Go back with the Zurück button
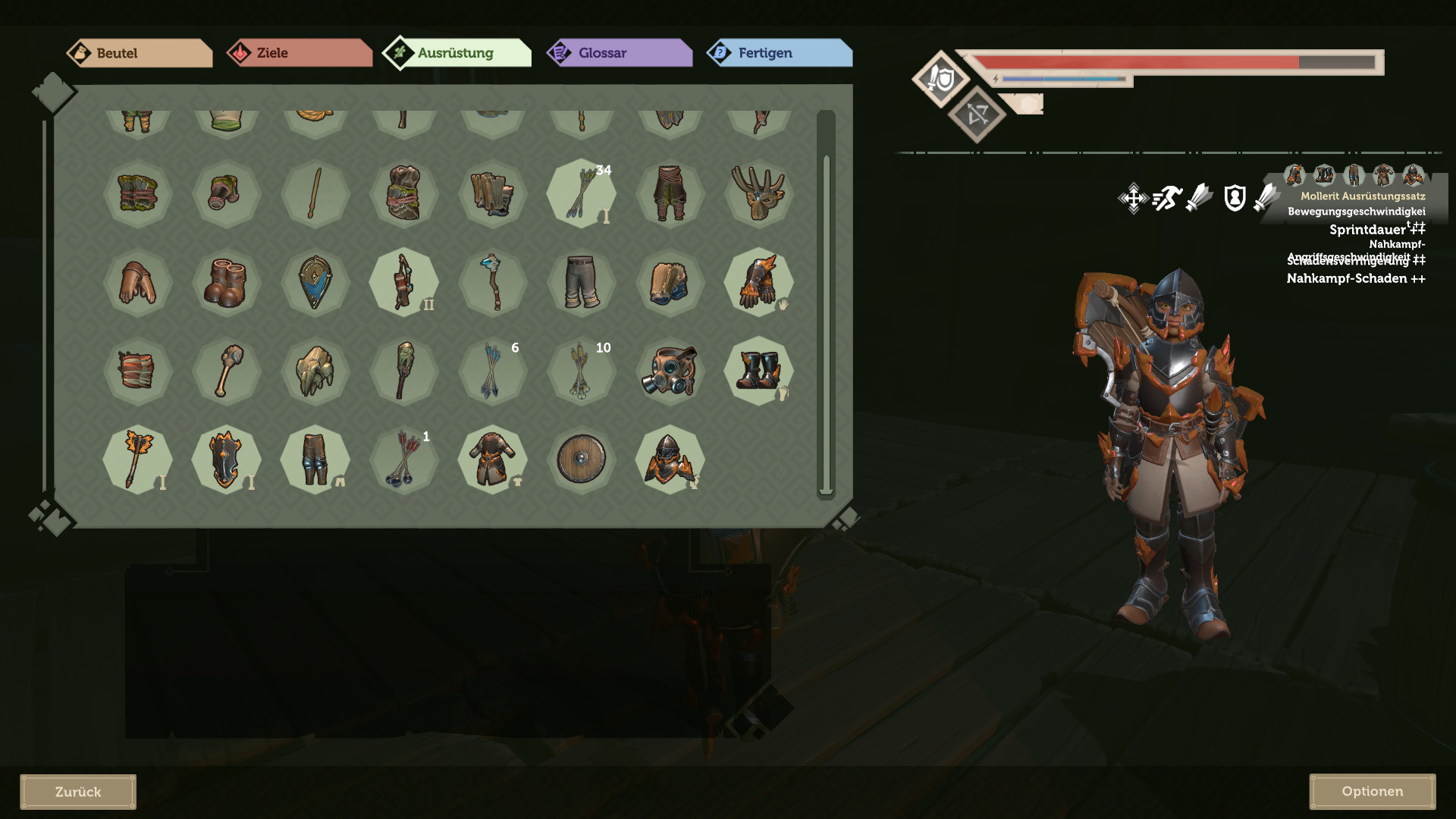The image size is (1456, 819). click(x=78, y=792)
